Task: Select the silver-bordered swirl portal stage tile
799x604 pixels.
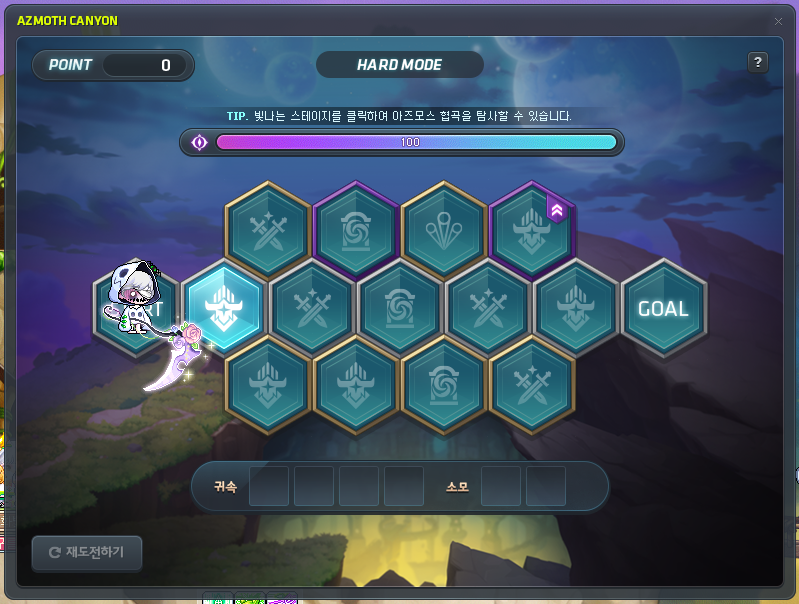Action: click(400, 308)
